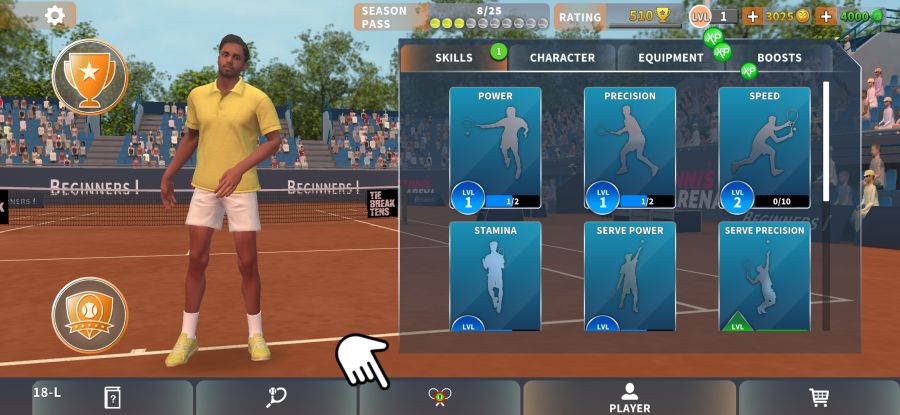900x415 pixels.
Task: Show the Boosts tab
Action: click(x=779, y=58)
